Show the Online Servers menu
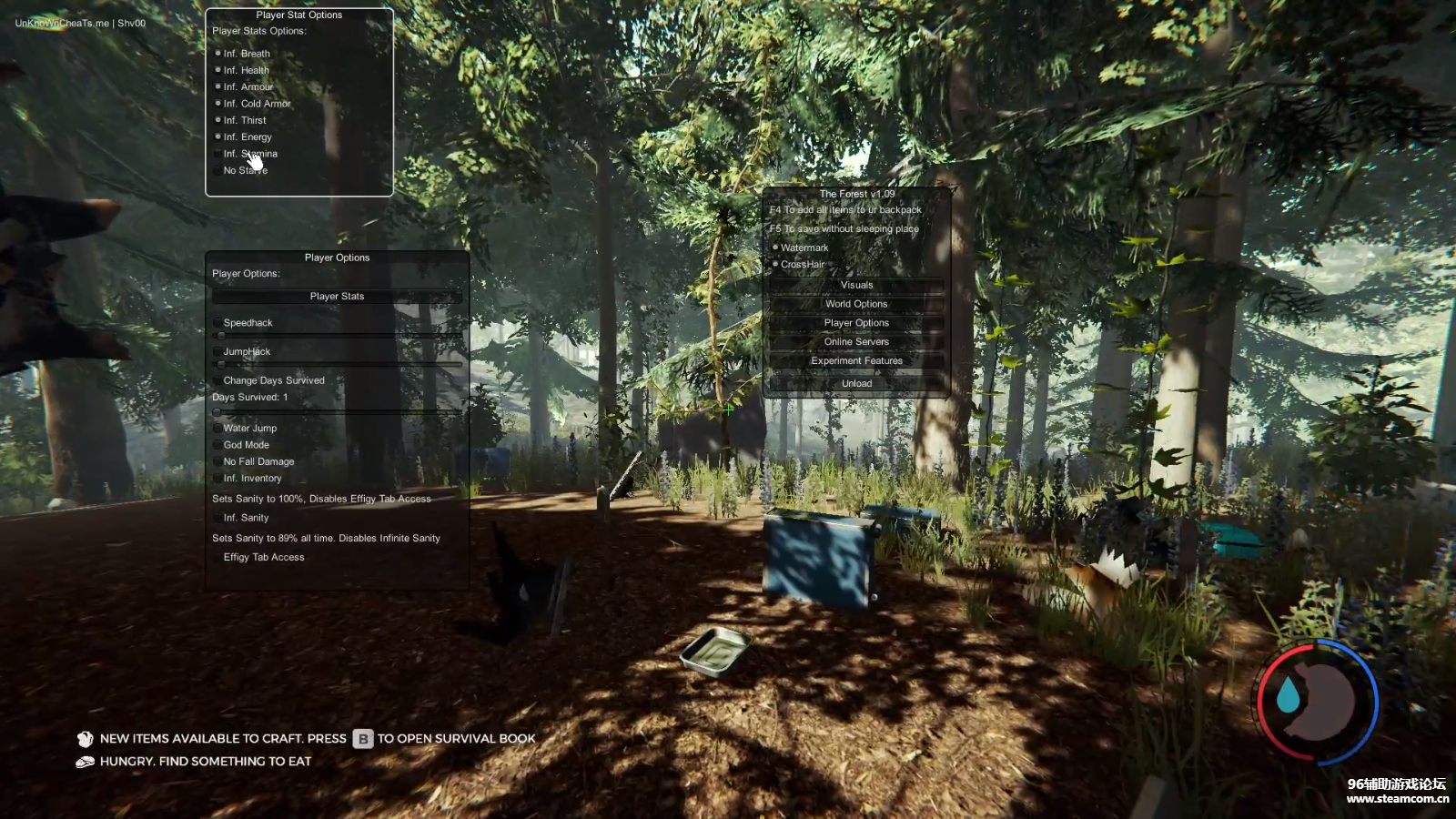The image size is (1456, 819). pos(856,342)
